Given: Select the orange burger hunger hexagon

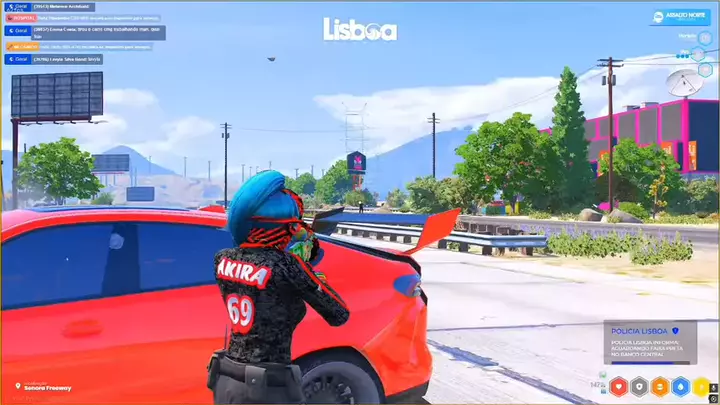Looking at the screenshot, I should (660, 385).
